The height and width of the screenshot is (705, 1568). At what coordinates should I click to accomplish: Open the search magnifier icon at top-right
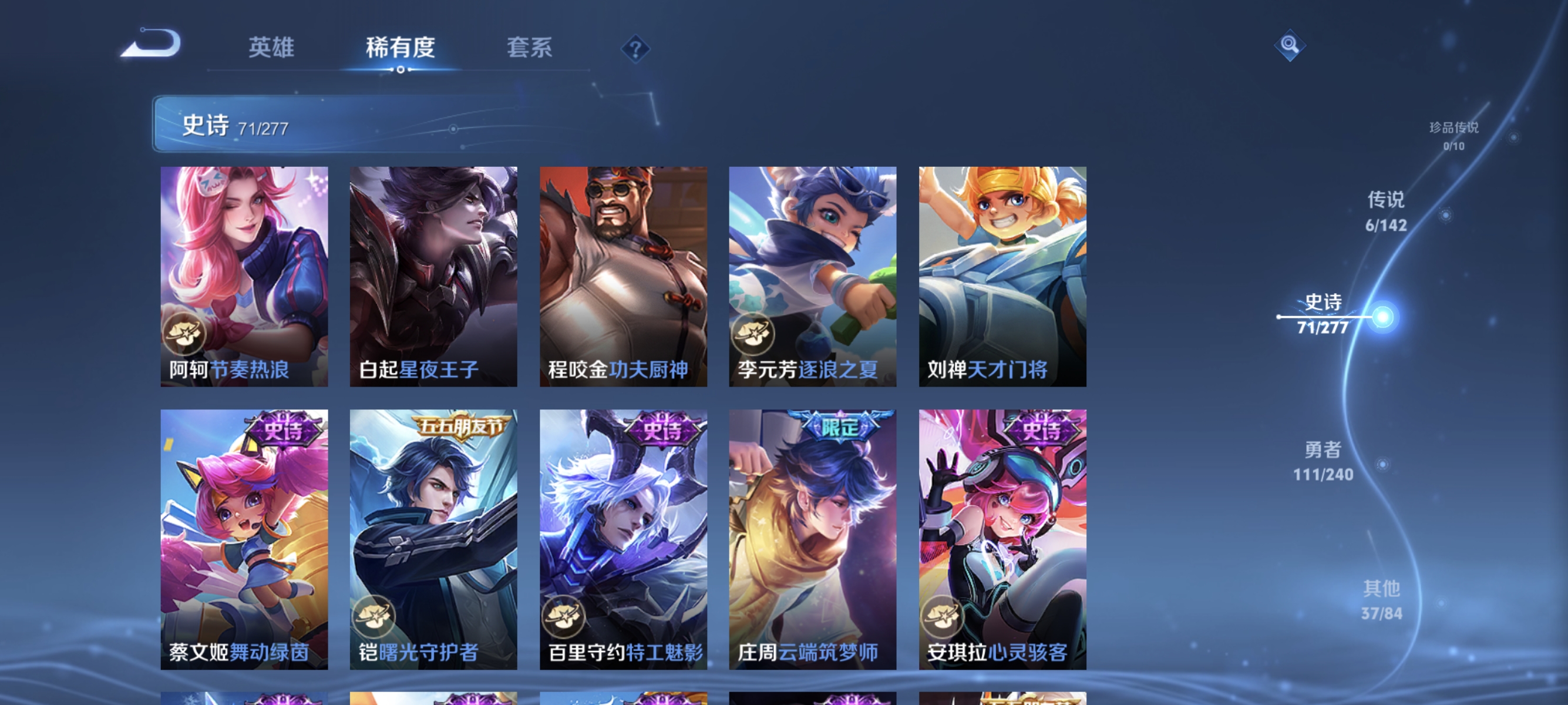(x=1290, y=45)
